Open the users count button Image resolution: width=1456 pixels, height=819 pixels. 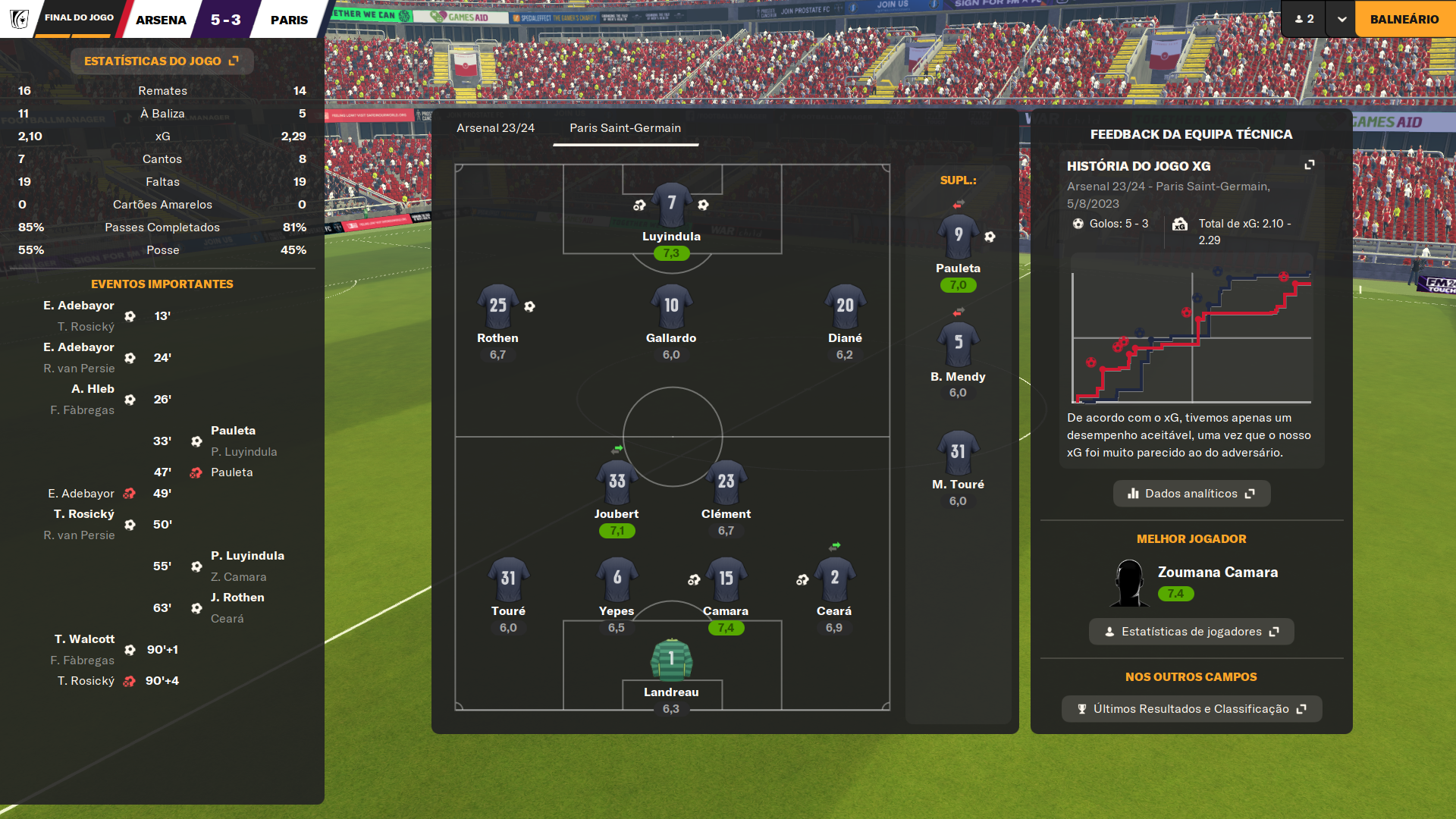point(1304,19)
